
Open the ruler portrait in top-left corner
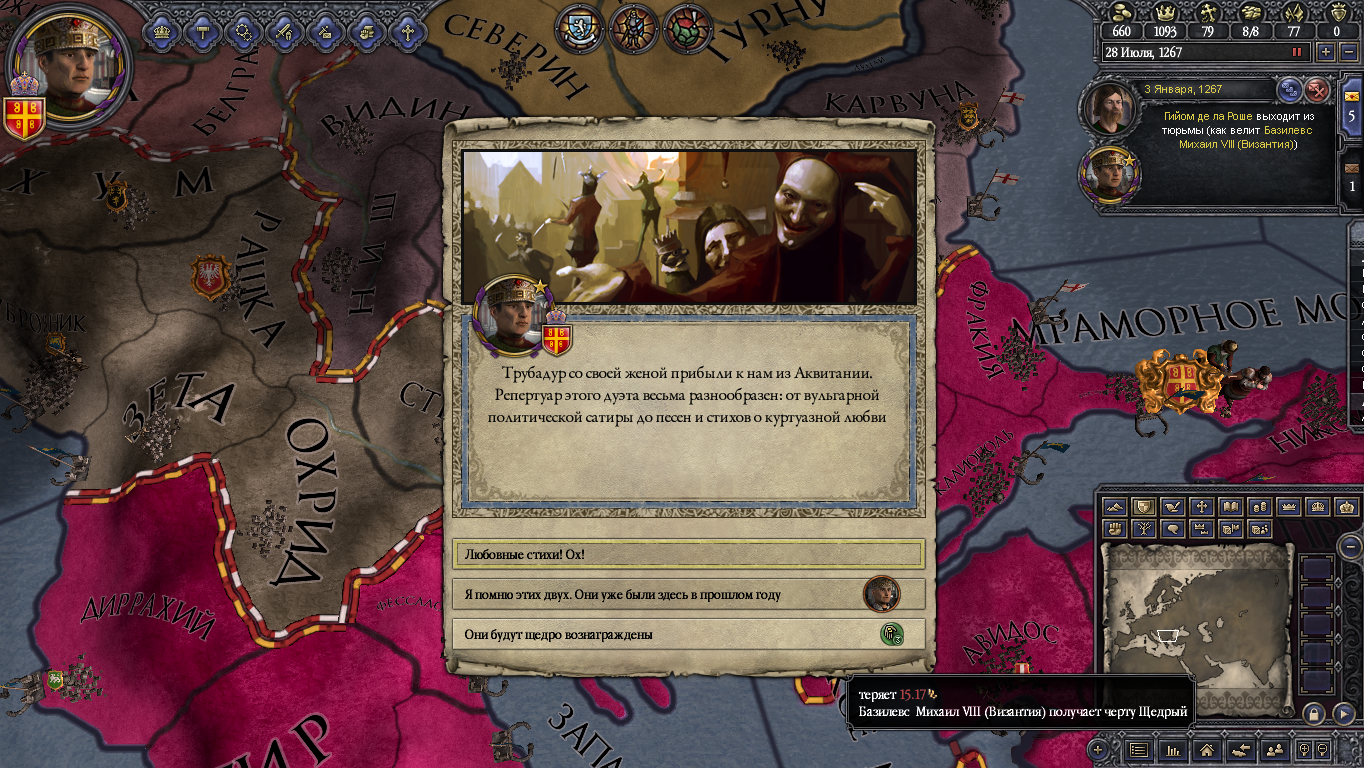[x=70, y=63]
